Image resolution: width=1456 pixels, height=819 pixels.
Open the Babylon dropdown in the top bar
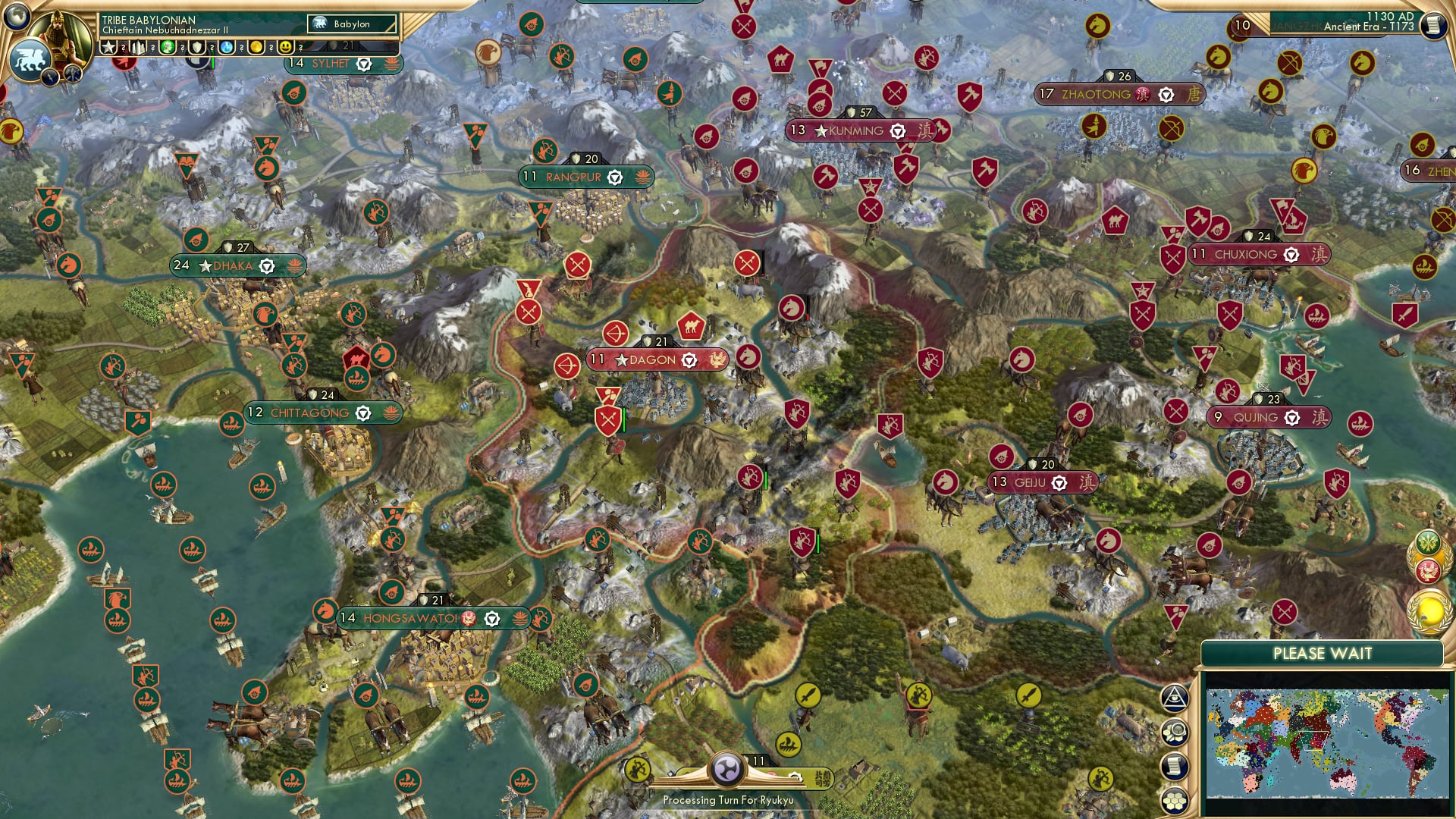pyautogui.click(x=350, y=24)
